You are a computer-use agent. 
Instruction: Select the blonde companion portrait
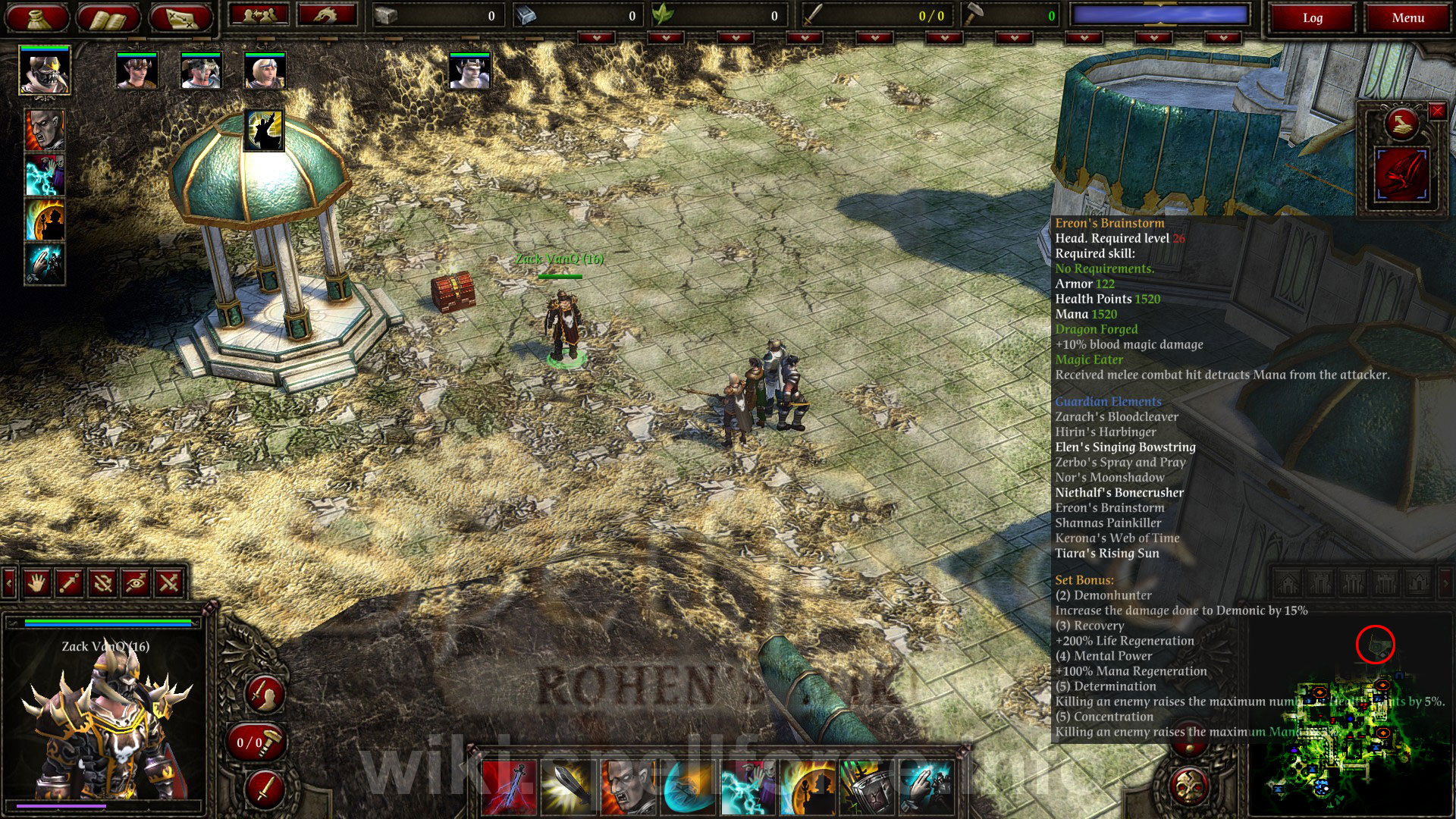[265, 71]
